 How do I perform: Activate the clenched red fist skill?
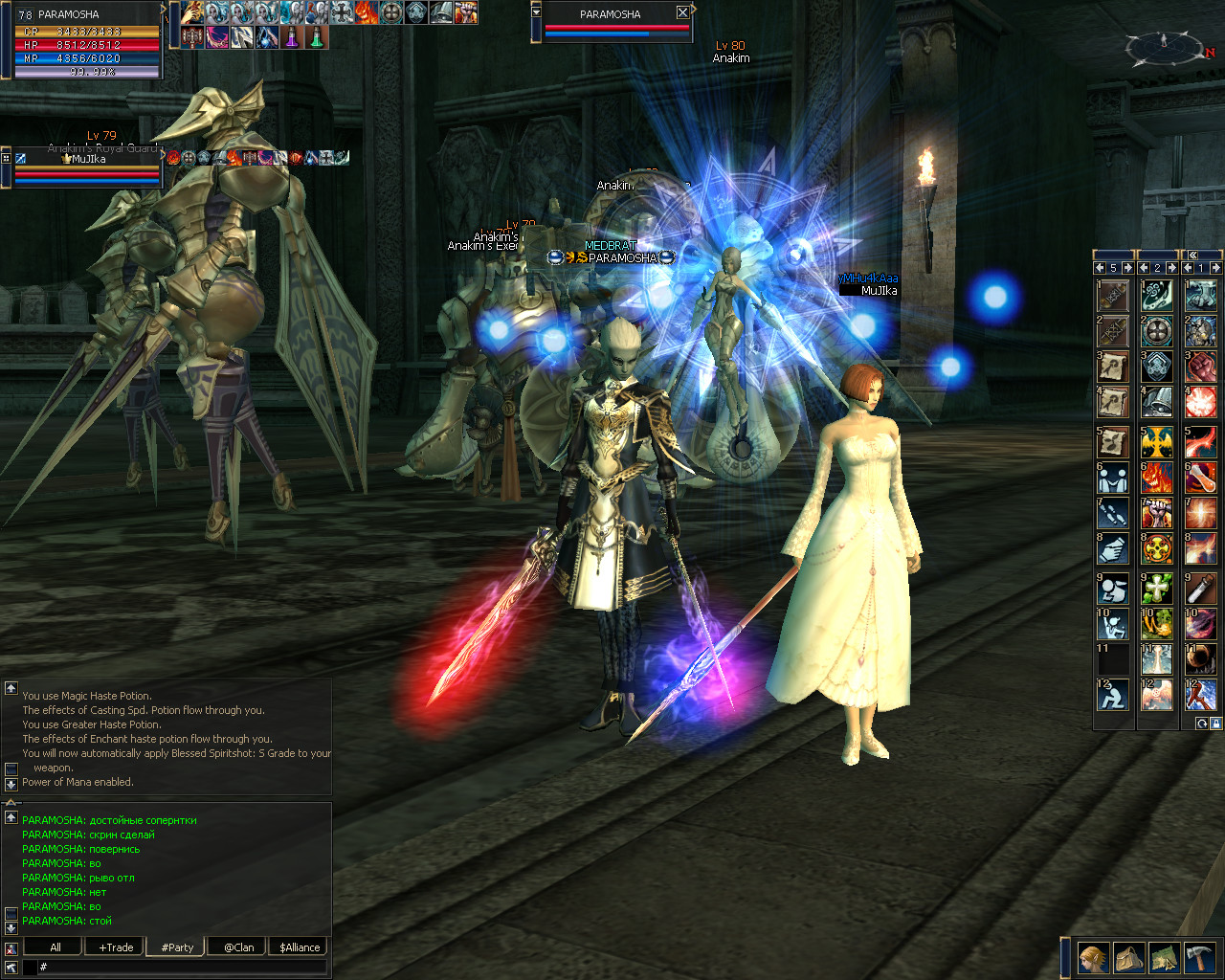click(1200, 367)
